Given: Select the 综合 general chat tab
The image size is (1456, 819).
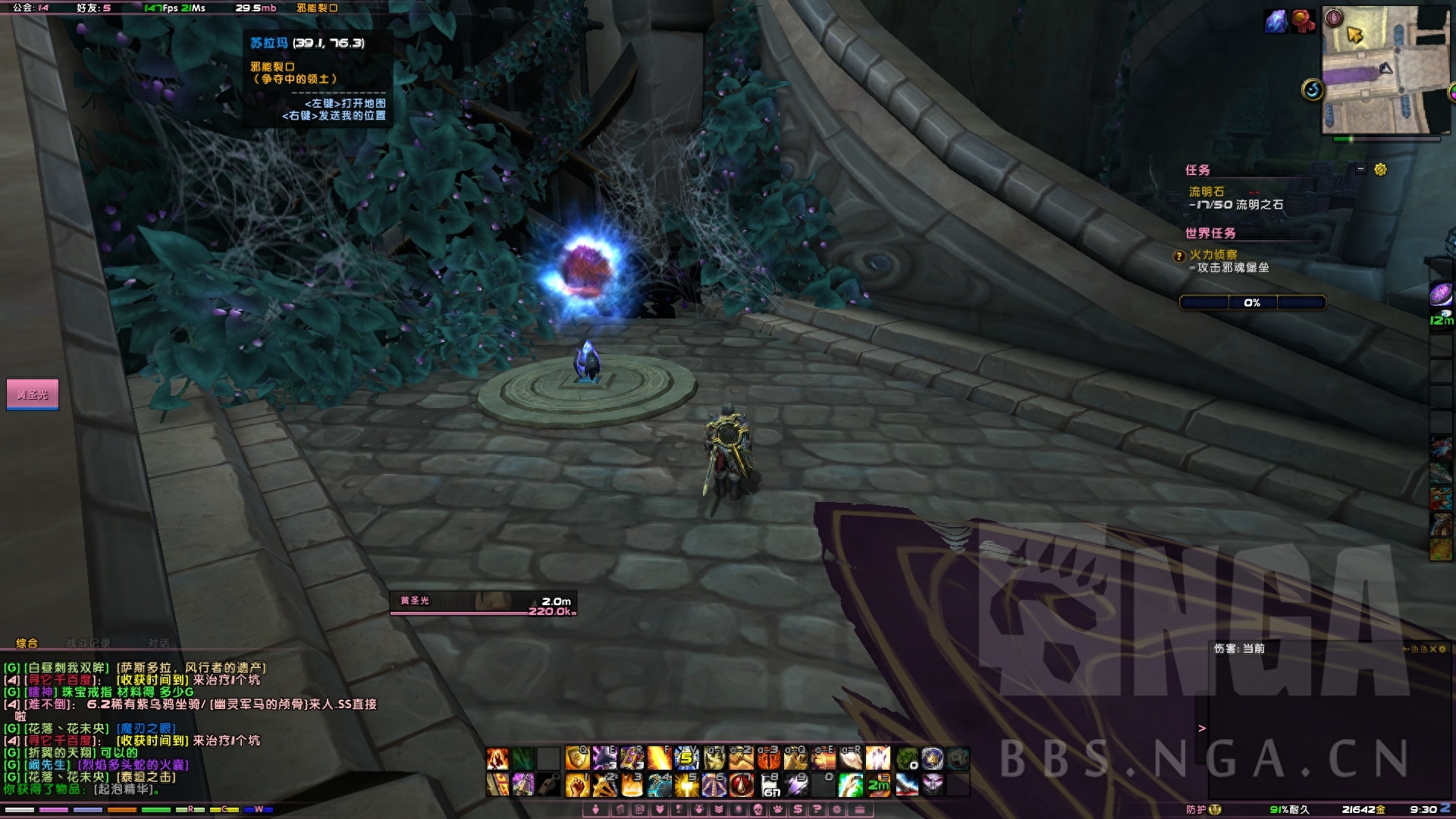Looking at the screenshot, I should point(27,643).
